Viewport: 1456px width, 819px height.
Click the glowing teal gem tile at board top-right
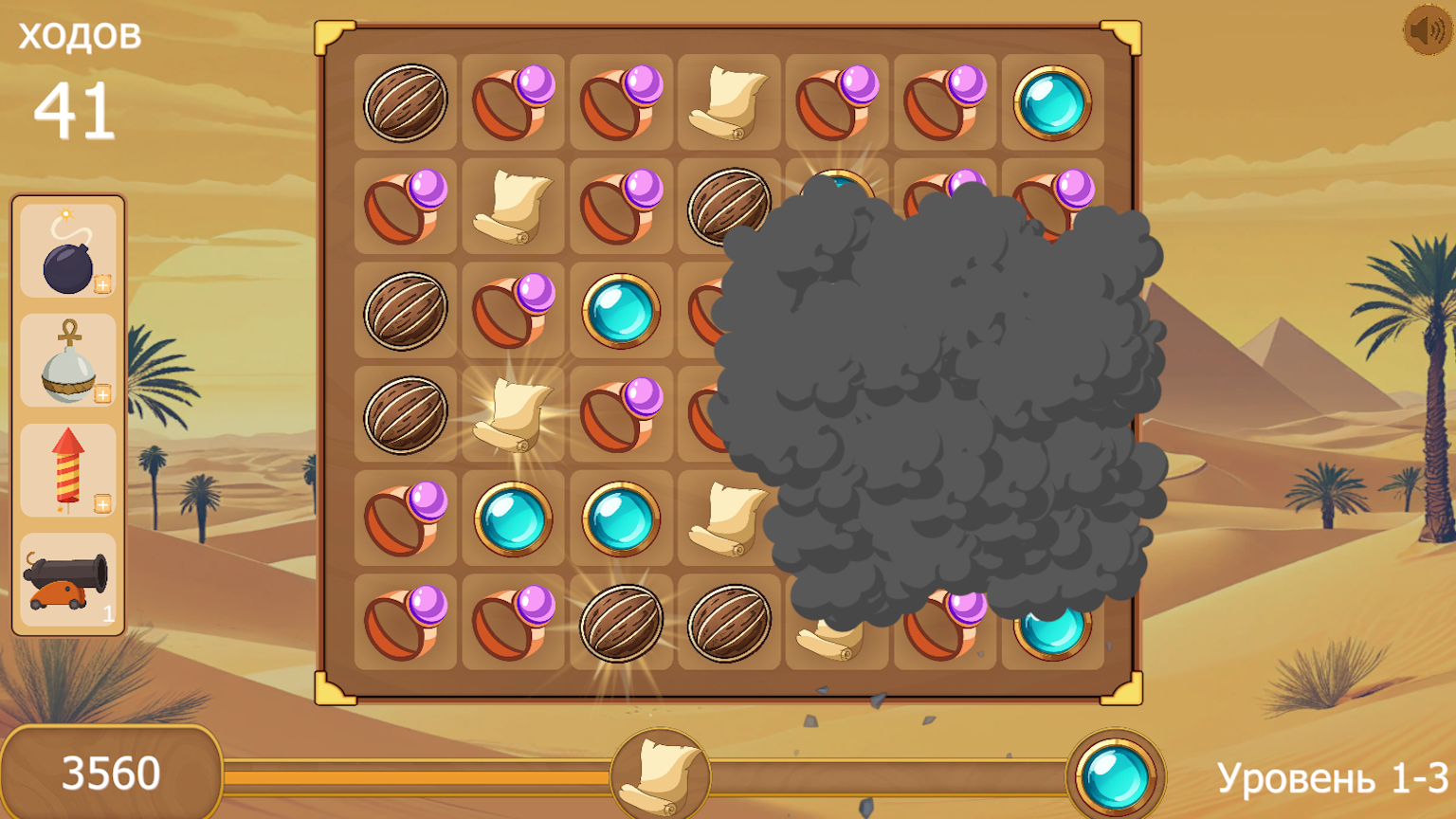(x=1052, y=101)
